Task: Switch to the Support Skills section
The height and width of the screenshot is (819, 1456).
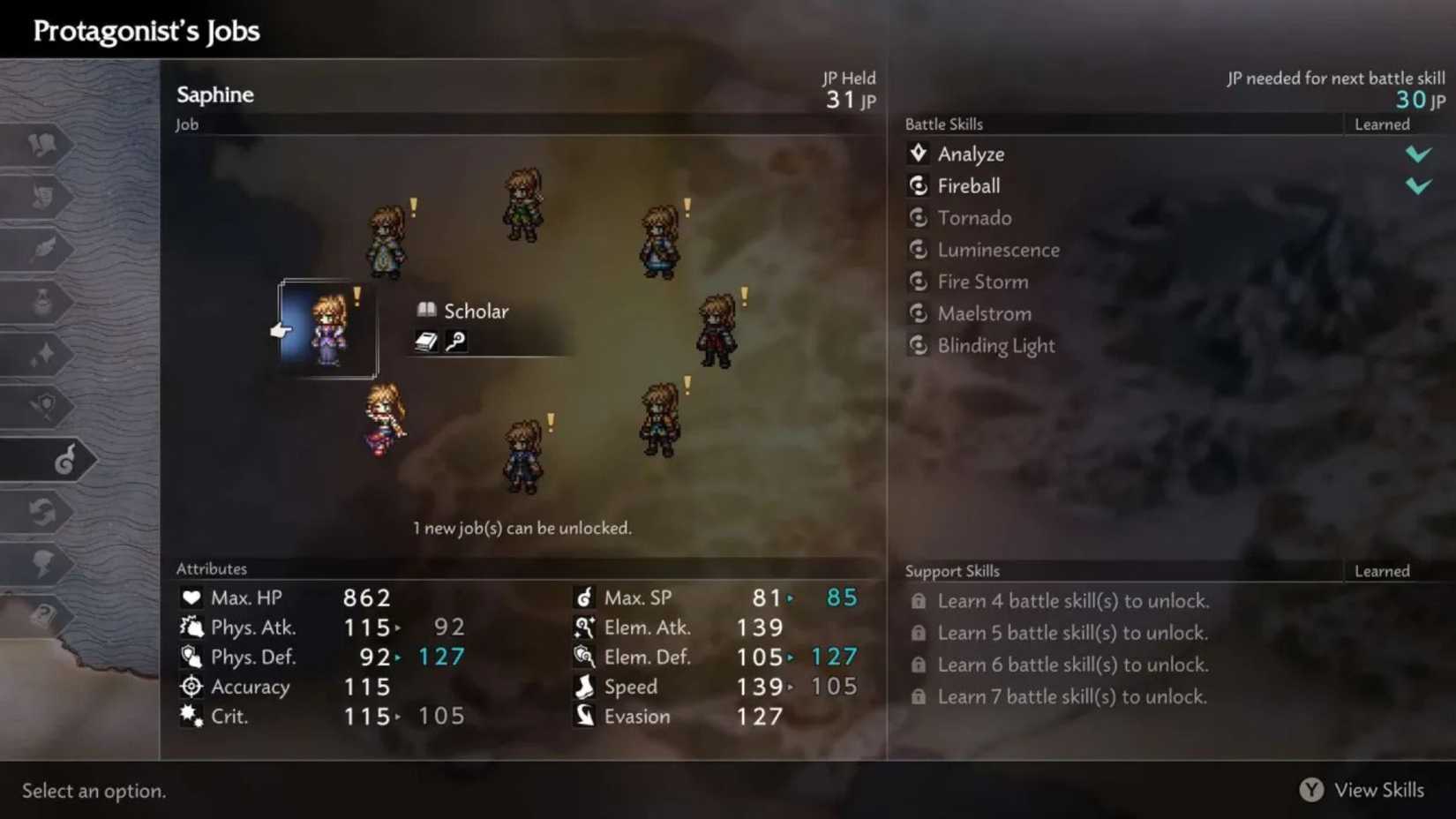Action: click(x=952, y=571)
